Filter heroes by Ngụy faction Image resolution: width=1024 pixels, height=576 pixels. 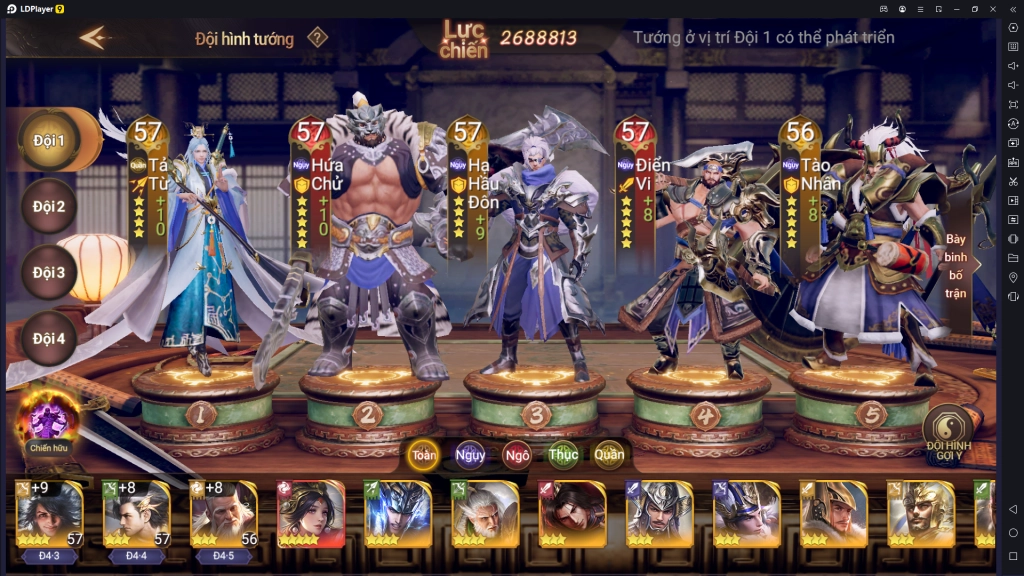pyautogui.click(x=470, y=455)
